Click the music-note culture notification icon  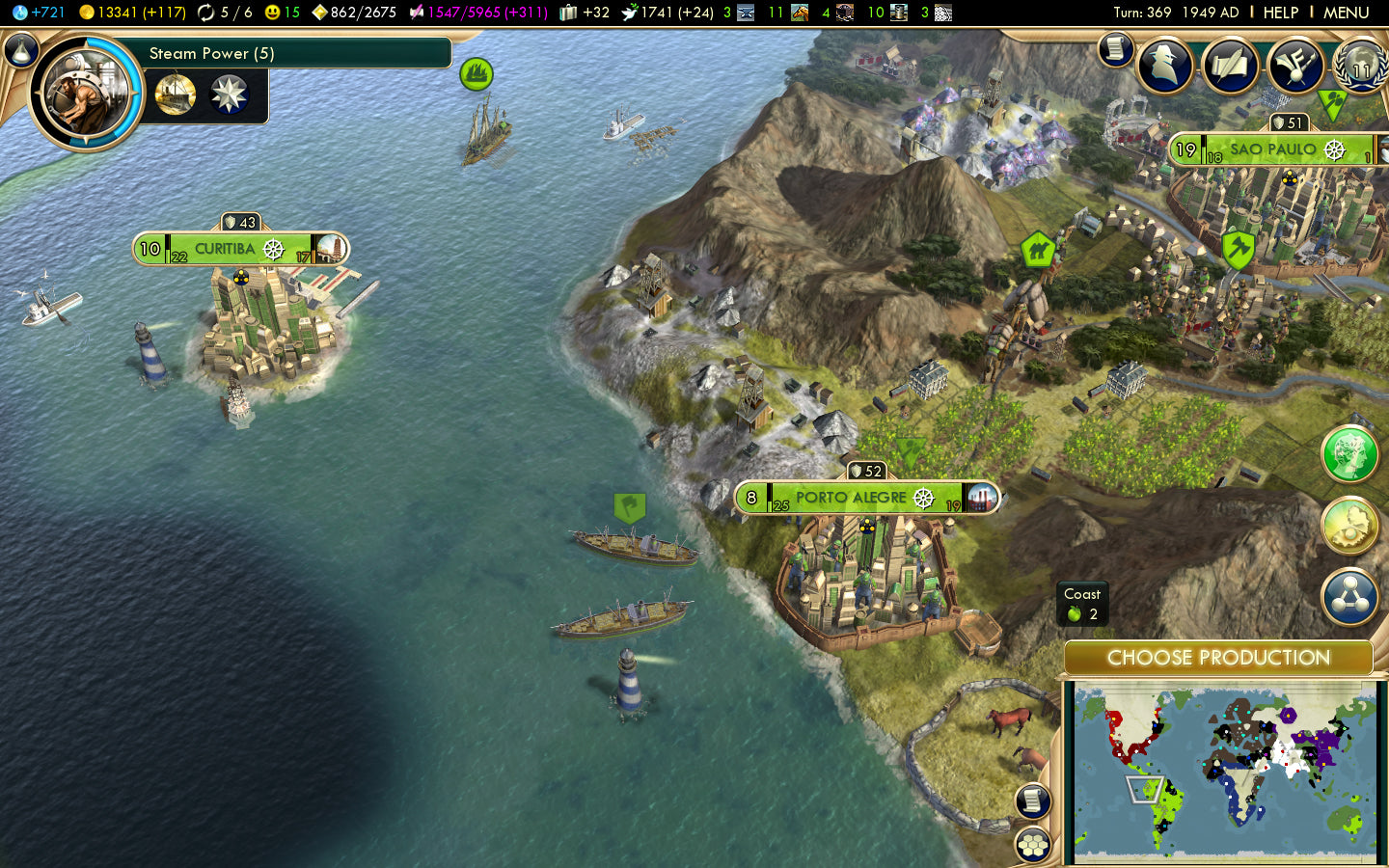coord(1296,67)
